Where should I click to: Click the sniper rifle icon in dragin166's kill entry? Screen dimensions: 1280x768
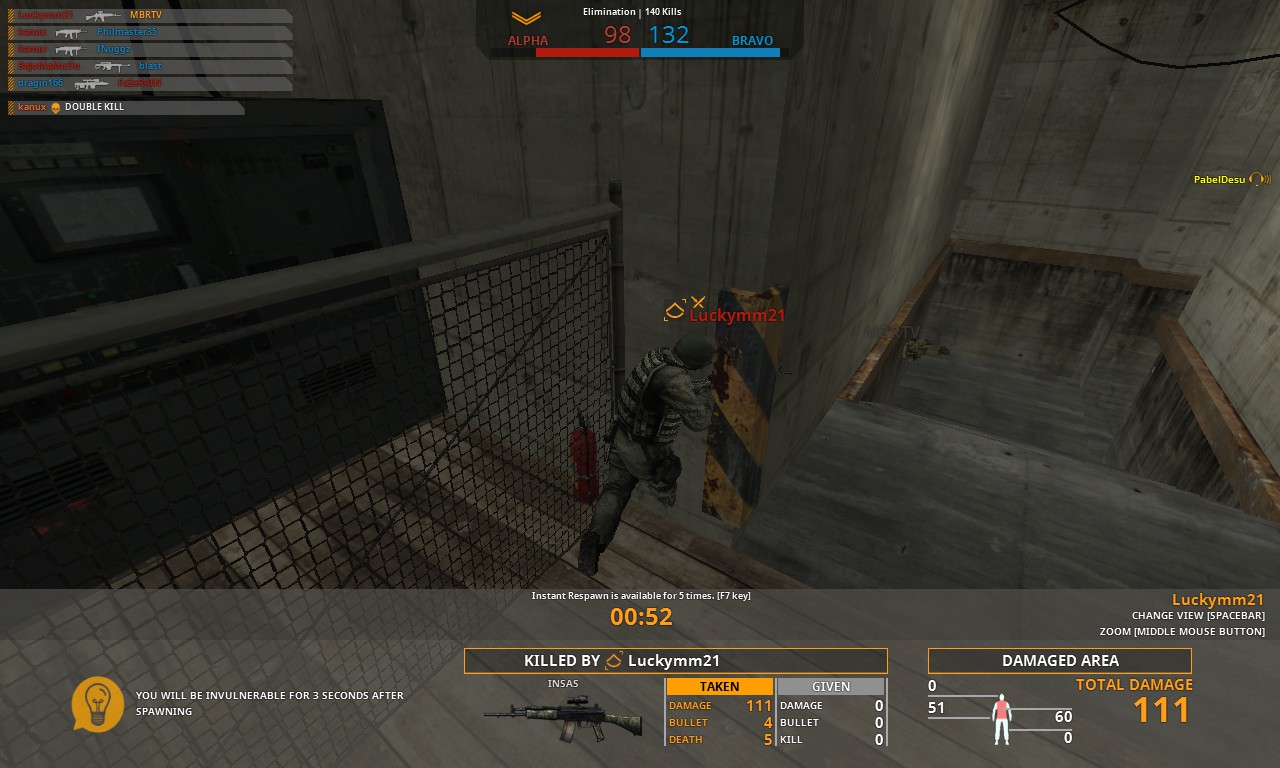point(92,84)
